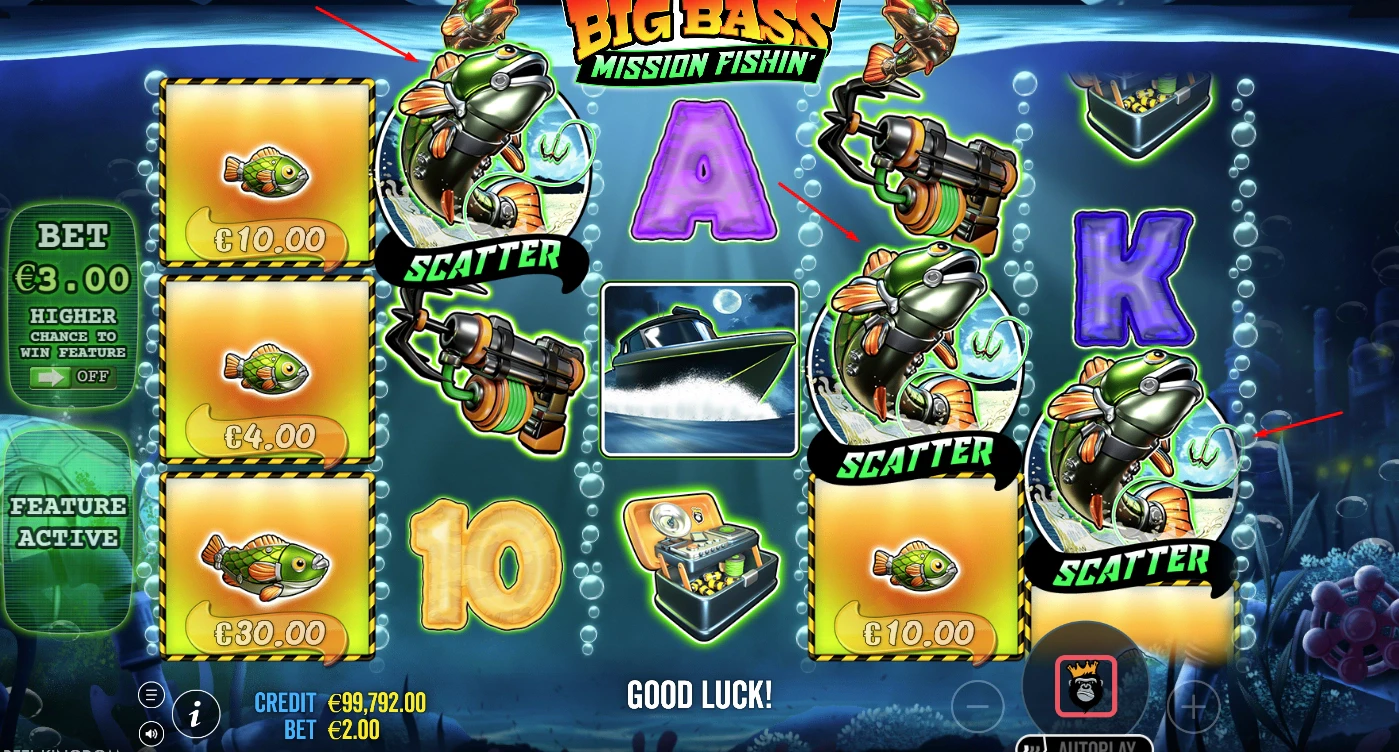Open the Autoplay options
Viewport: 1399px width, 752px height.
point(1085,745)
